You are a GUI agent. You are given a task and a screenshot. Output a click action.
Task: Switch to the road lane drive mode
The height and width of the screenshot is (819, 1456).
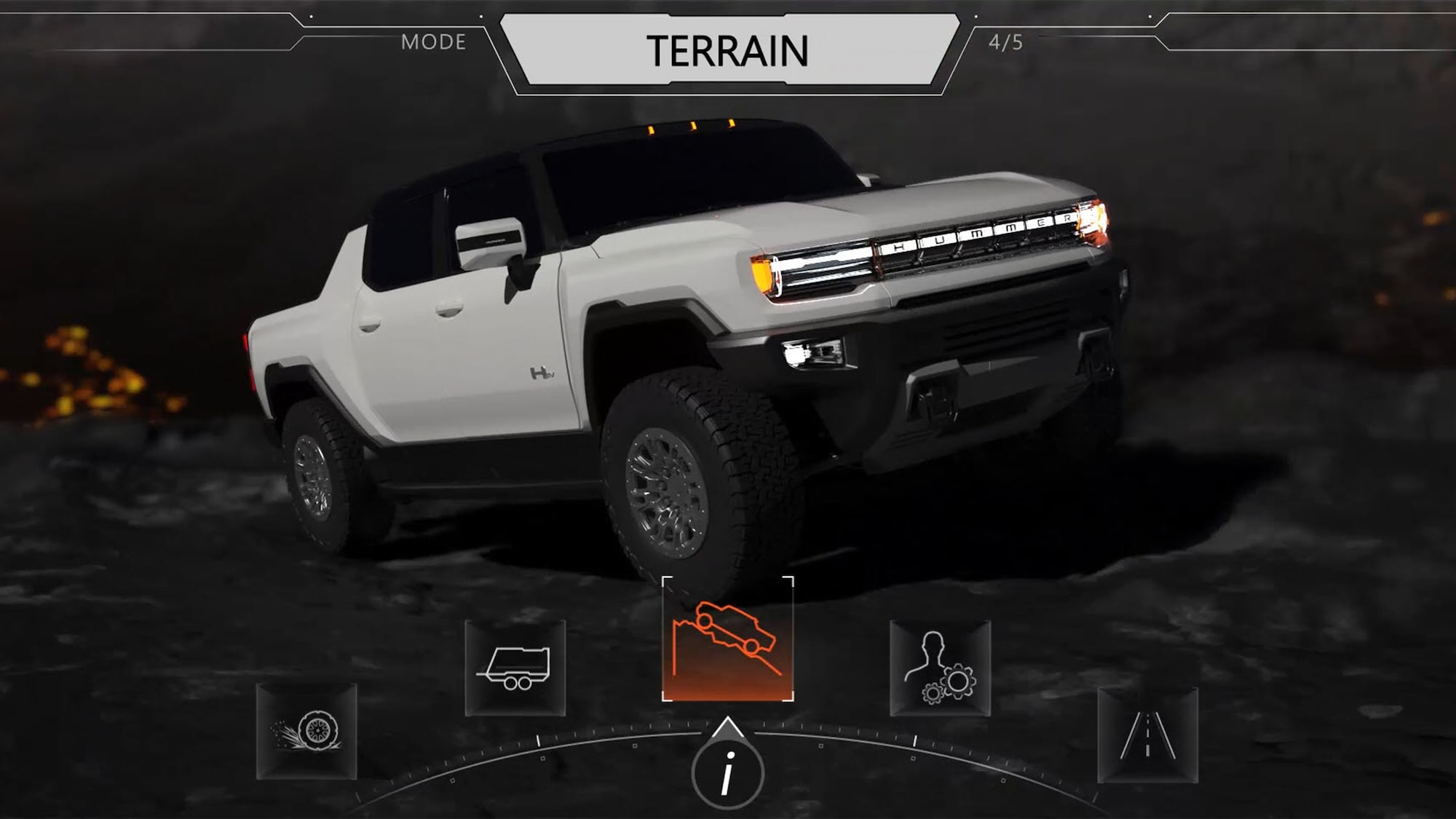pos(1147,734)
